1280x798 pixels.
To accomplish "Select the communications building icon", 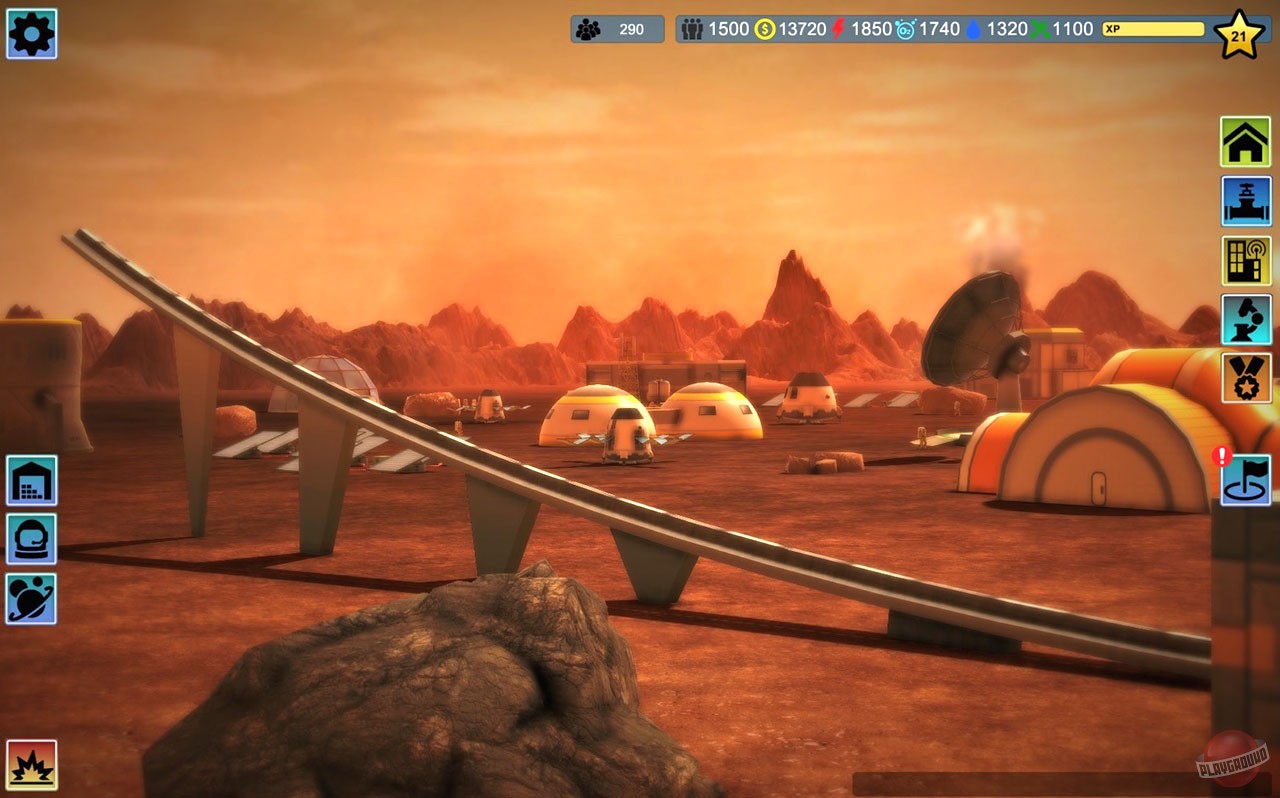I will (x=1245, y=258).
